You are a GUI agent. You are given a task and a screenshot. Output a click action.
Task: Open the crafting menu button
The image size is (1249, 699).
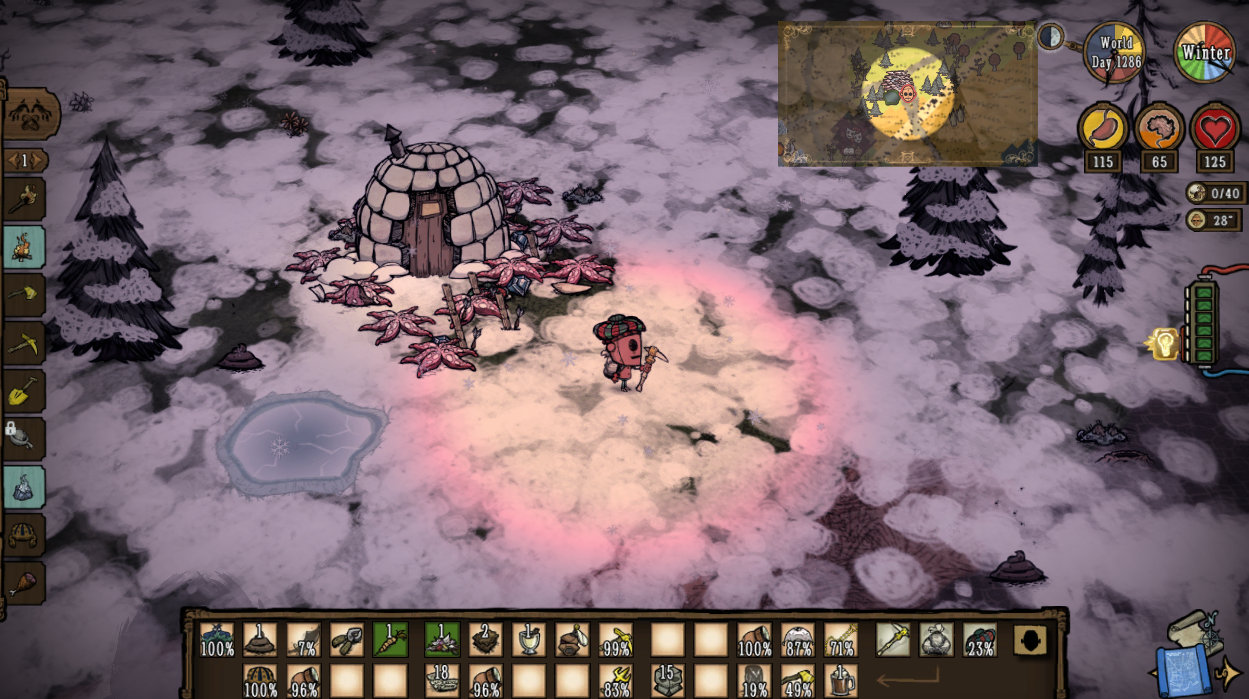[30, 115]
